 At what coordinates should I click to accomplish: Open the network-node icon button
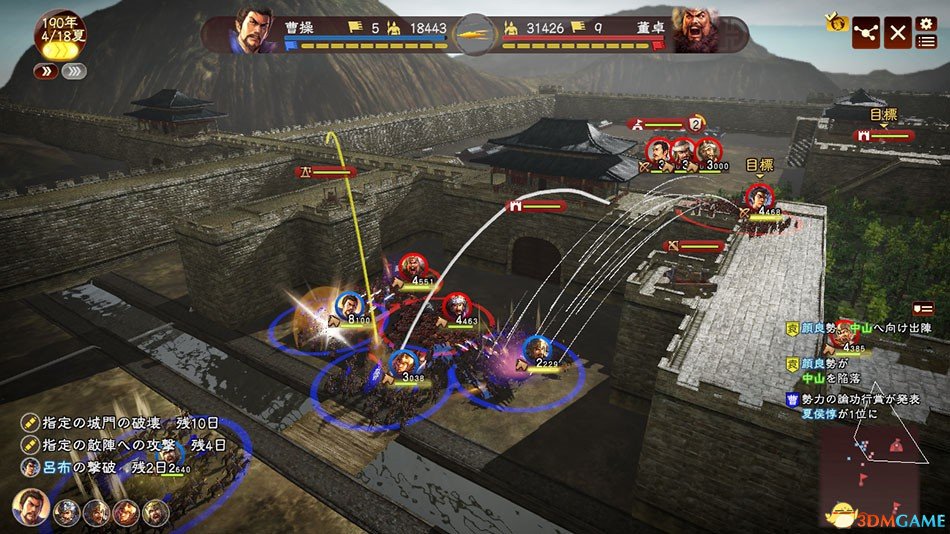866,33
